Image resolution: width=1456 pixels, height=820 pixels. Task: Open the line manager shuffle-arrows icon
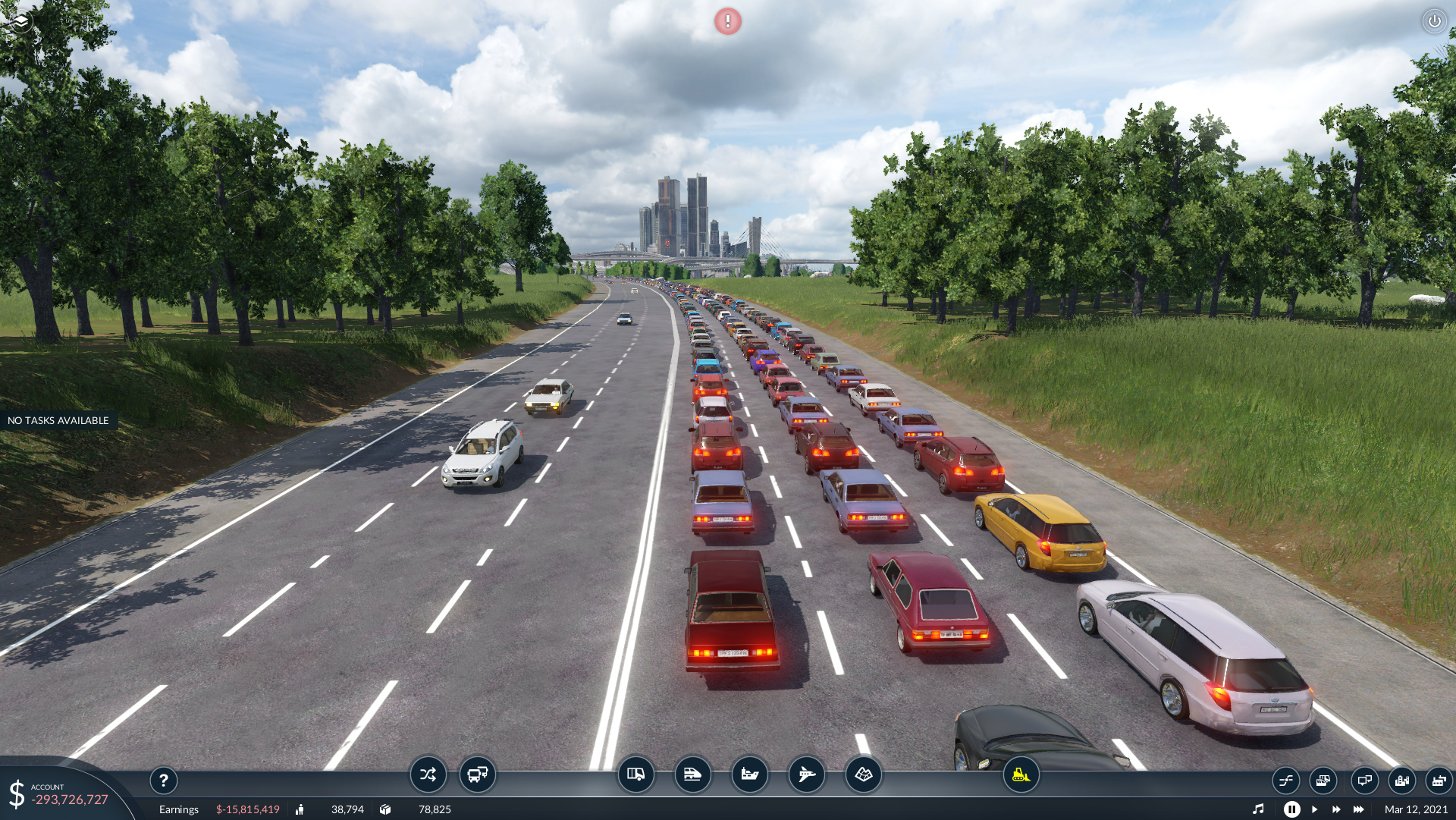[428, 774]
